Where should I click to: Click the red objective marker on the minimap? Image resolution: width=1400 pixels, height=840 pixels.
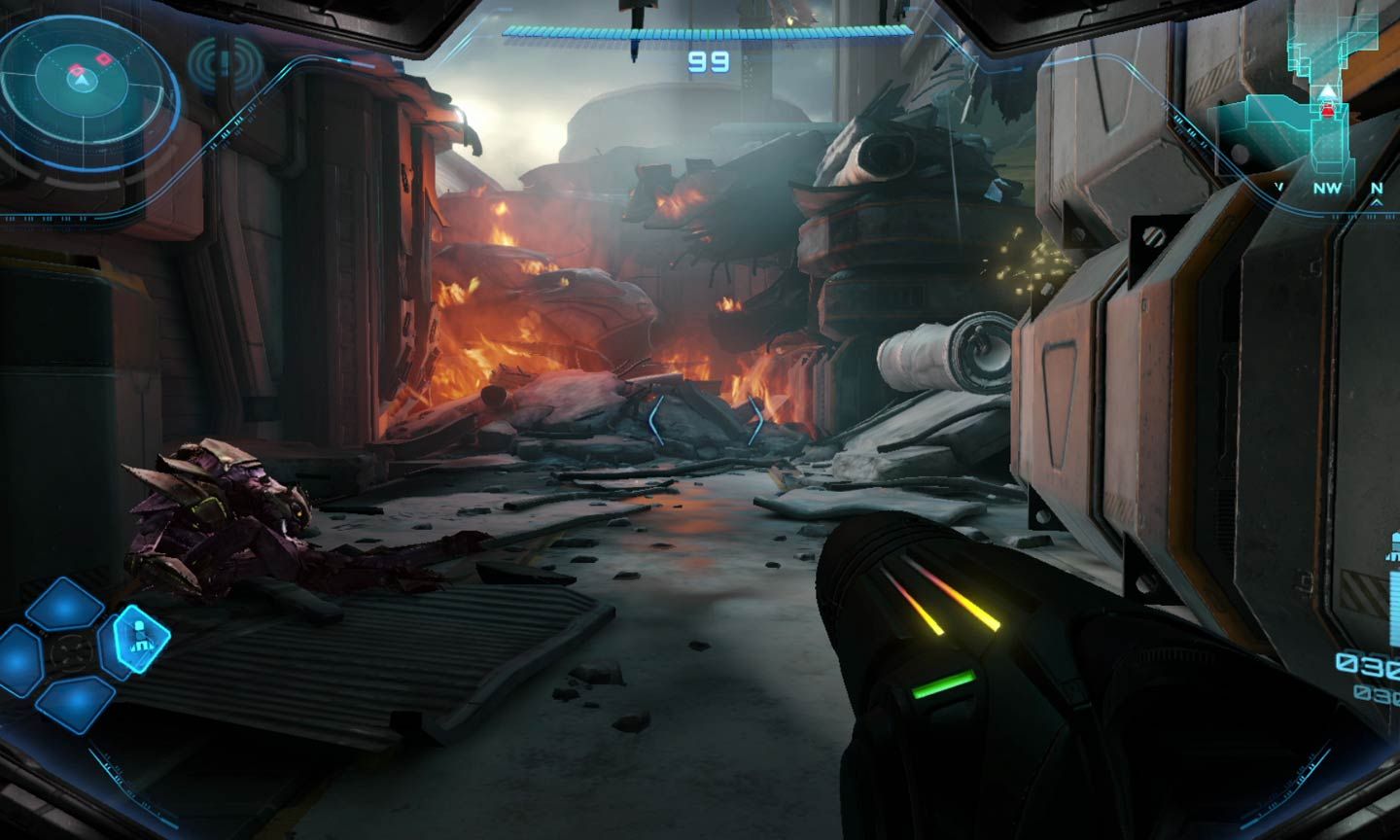coord(1326,109)
